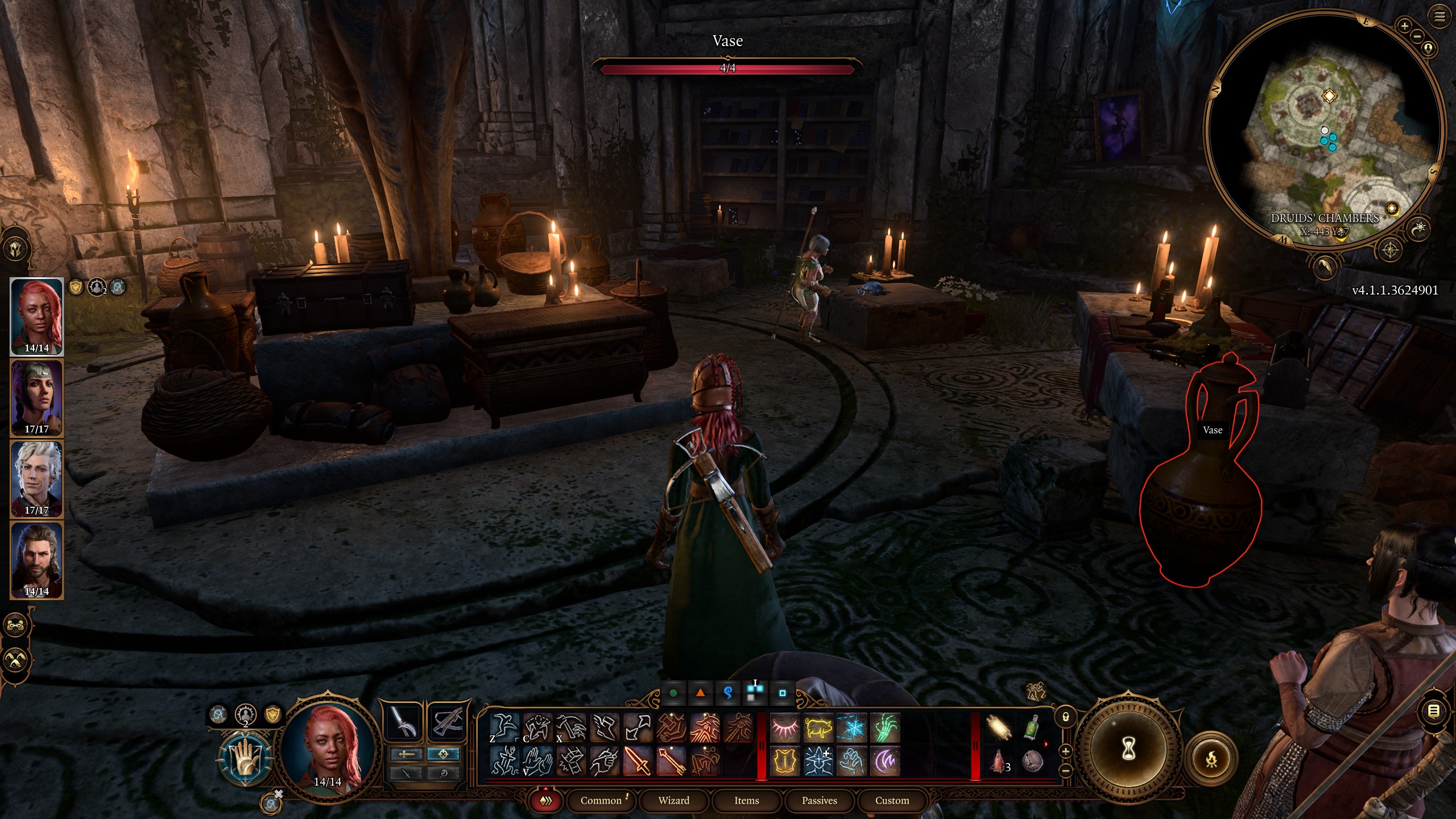The width and height of the screenshot is (1456, 819).
Task: Switch to the Wizard hotbar tab
Action: pos(673,800)
